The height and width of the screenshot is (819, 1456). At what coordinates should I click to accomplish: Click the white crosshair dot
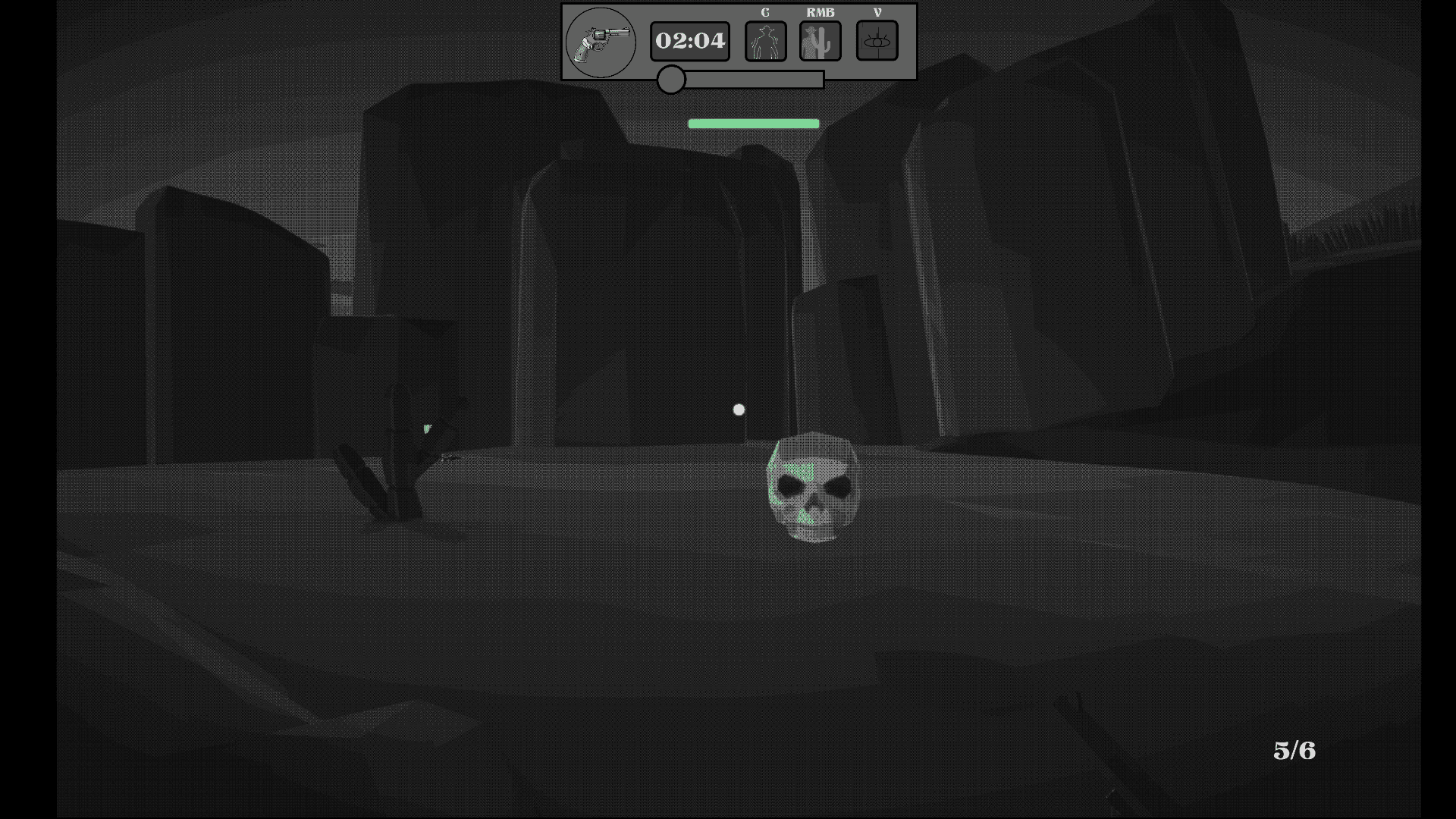pyautogui.click(x=739, y=409)
